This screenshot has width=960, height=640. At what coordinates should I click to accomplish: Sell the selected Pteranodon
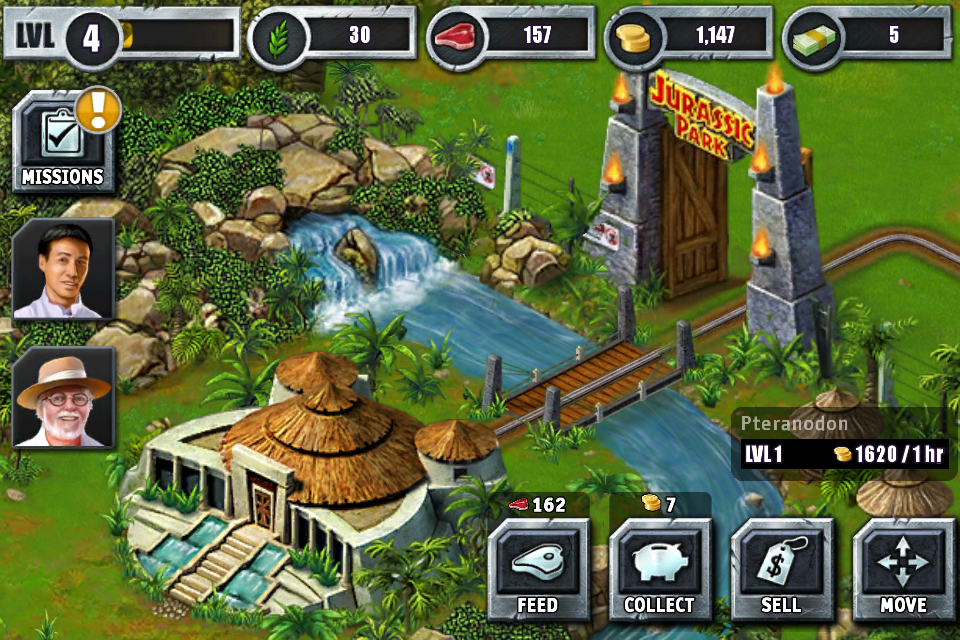(781, 570)
